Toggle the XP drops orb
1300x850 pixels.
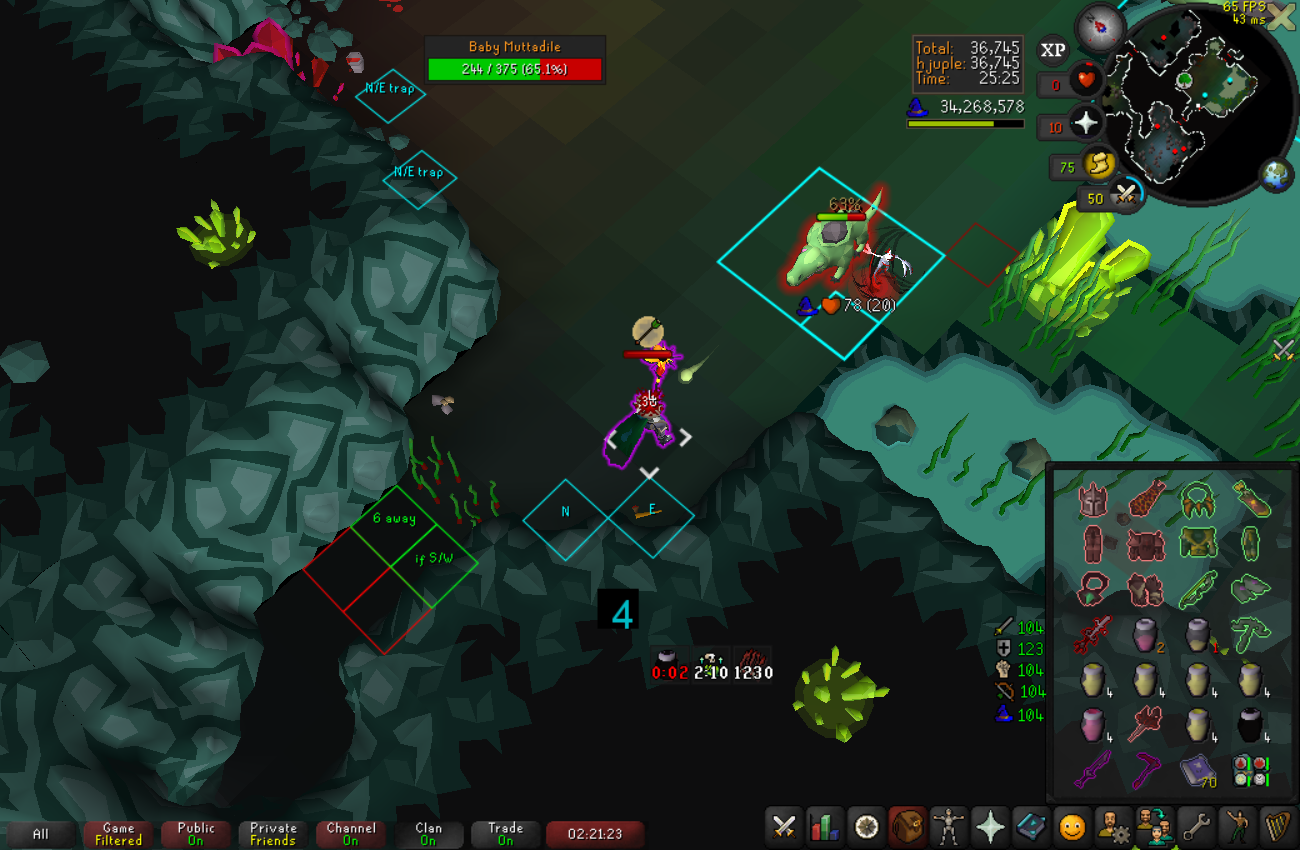pos(1052,49)
